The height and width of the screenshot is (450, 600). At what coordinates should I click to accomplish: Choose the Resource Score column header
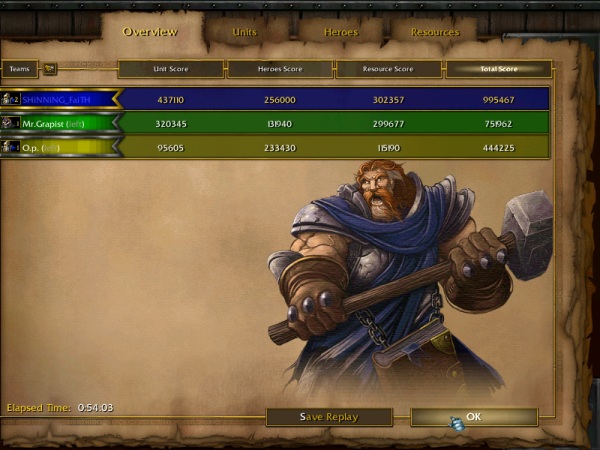click(389, 69)
